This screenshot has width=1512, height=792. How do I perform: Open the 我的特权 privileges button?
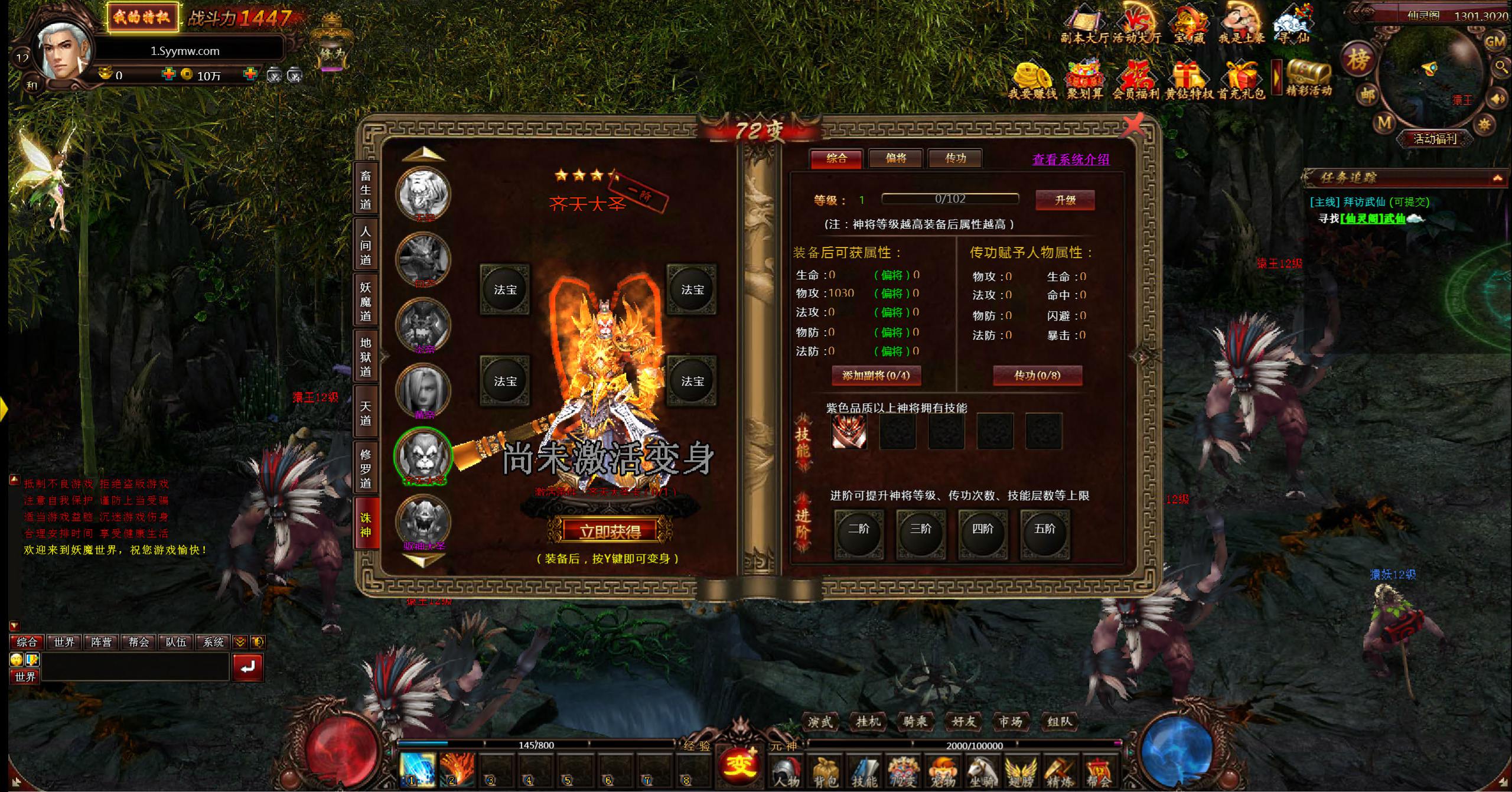[x=142, y=17]
